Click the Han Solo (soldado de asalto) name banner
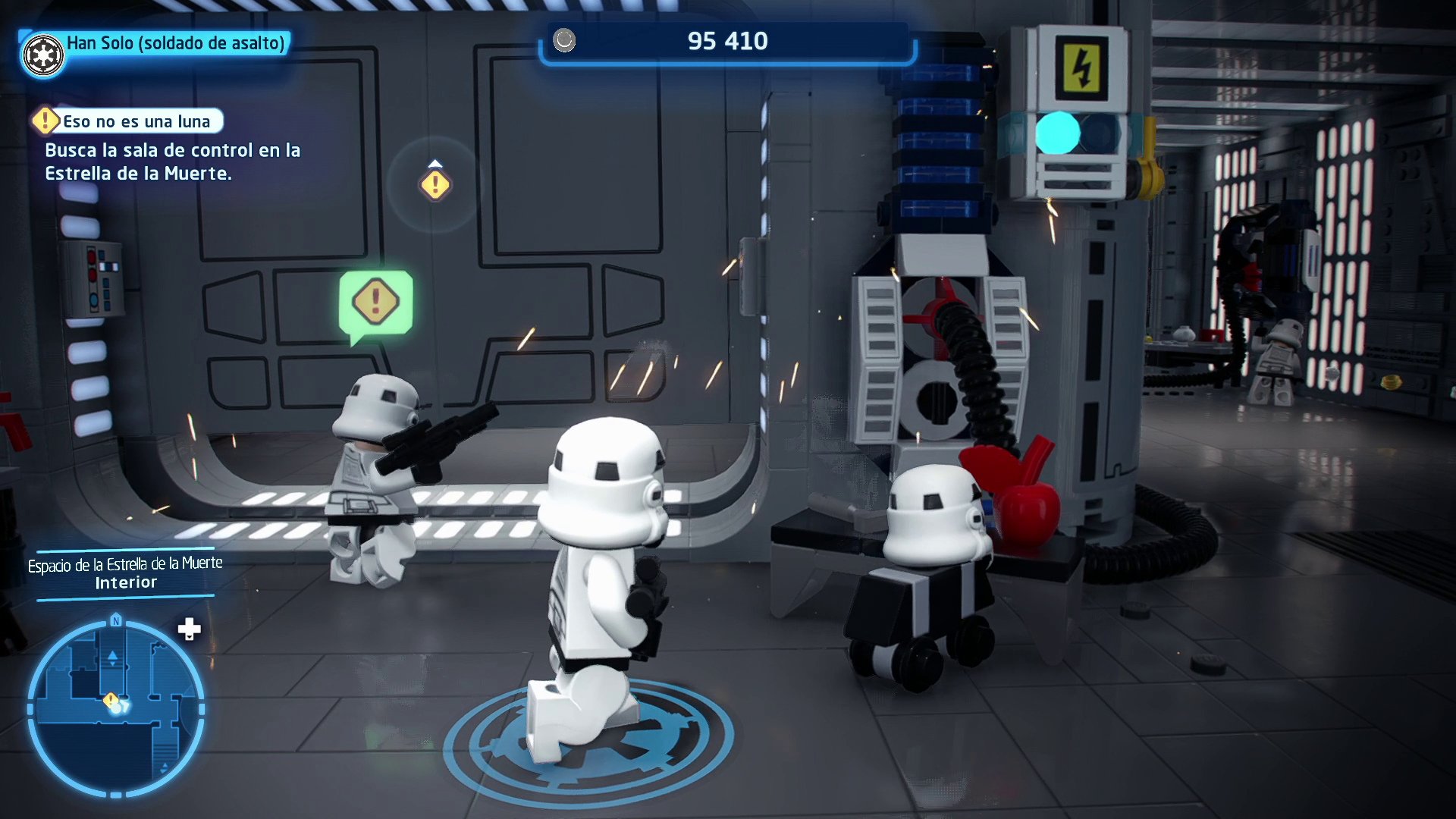The image size is (1456, 819). tap(174, 43)
